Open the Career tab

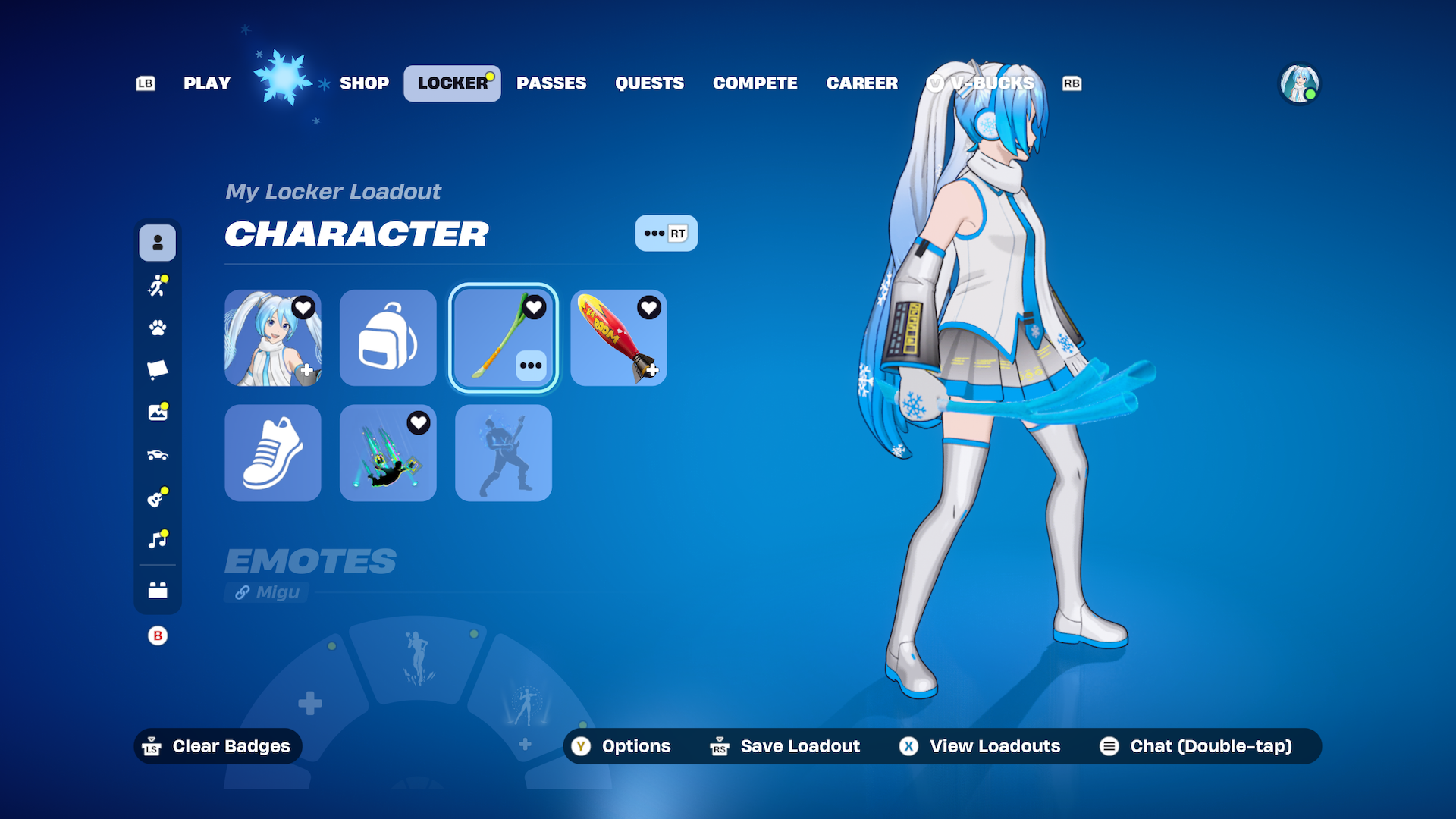[x=861, y=83]
